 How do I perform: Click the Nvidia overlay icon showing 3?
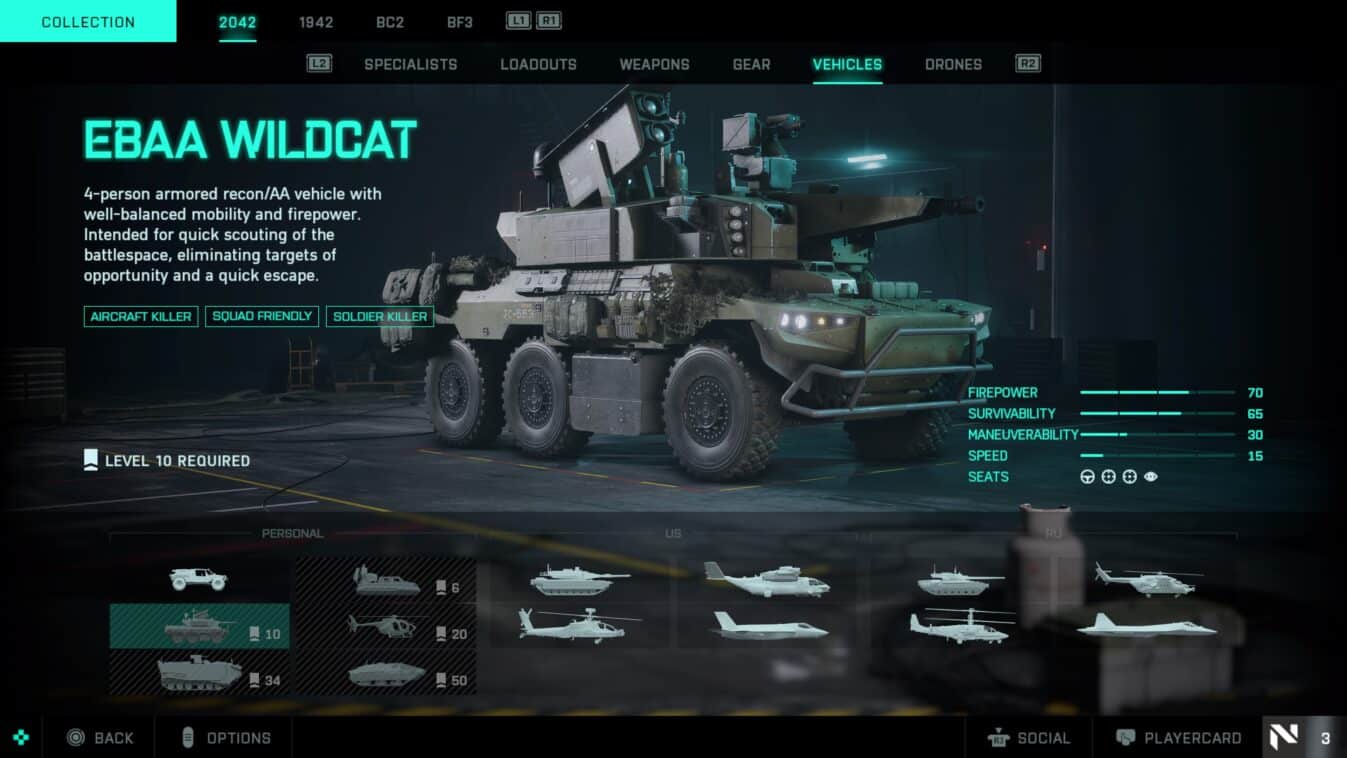coord(1285,737)
